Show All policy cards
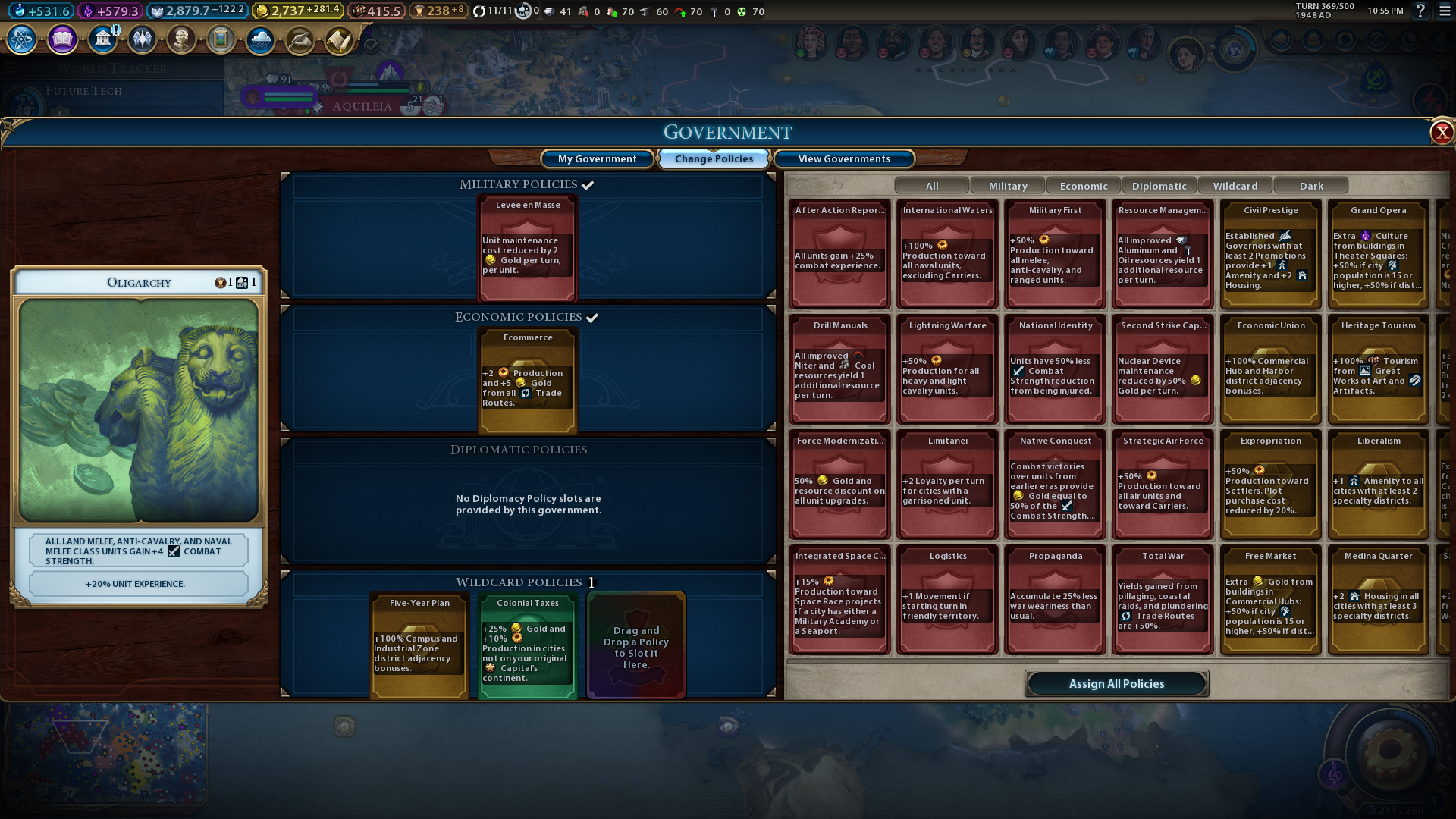The width and height of the screenshot is (1456, 819). click(x=931, y=186)
